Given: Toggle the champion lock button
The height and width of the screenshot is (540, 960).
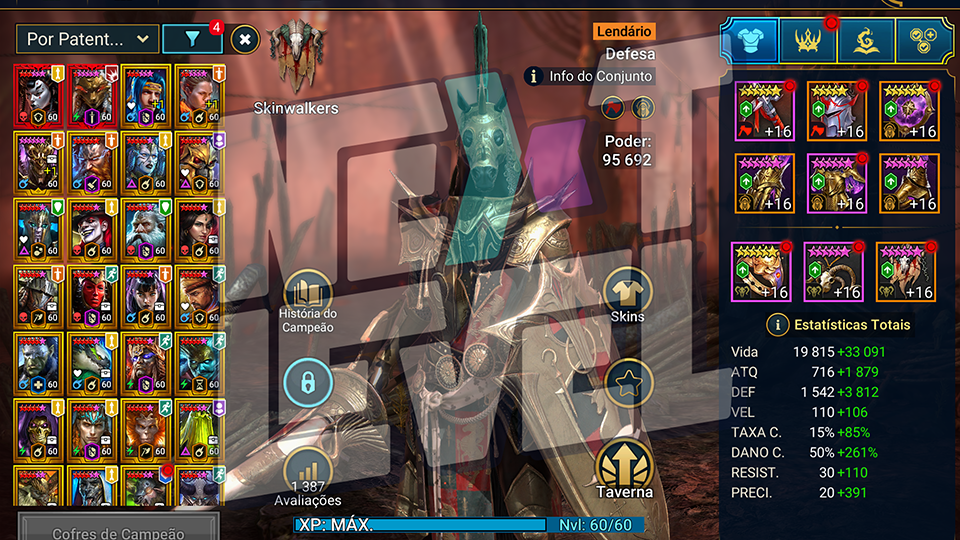Looking at the screenshot, I should (x=308, y=382).
